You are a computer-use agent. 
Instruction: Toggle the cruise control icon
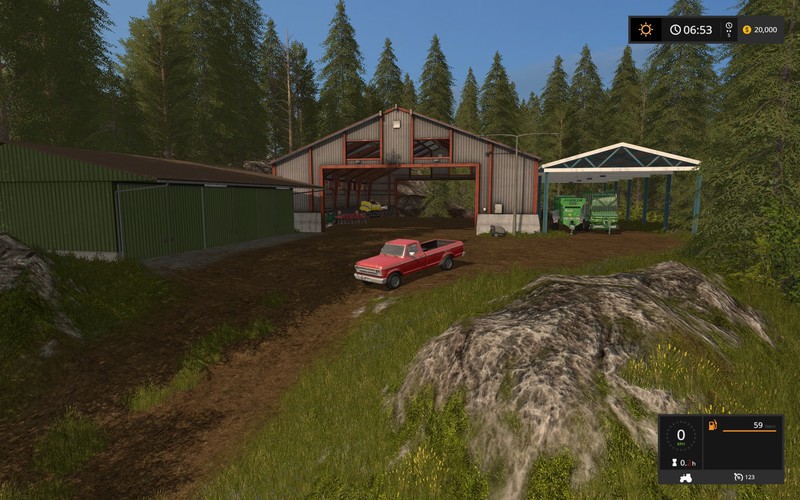pos(738,477)
